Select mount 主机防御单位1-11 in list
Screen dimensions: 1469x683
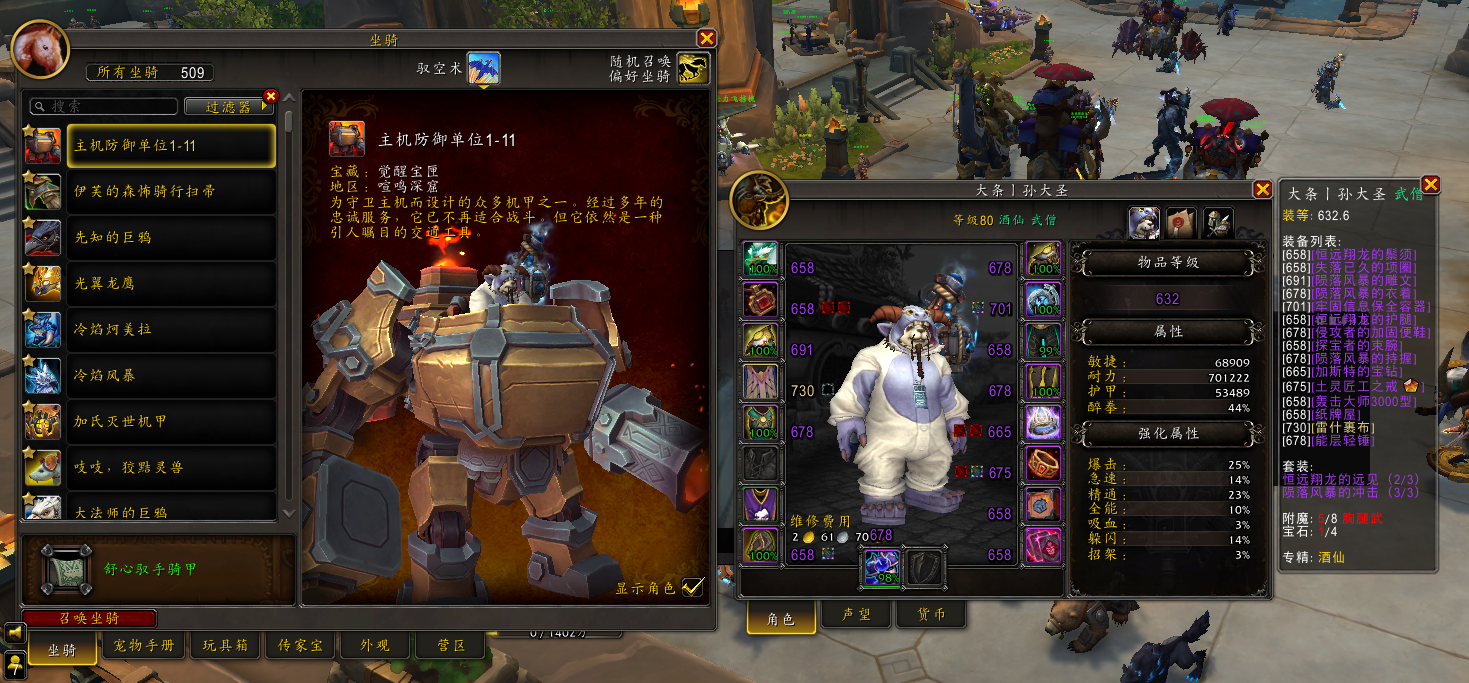(x=171, y=145)
